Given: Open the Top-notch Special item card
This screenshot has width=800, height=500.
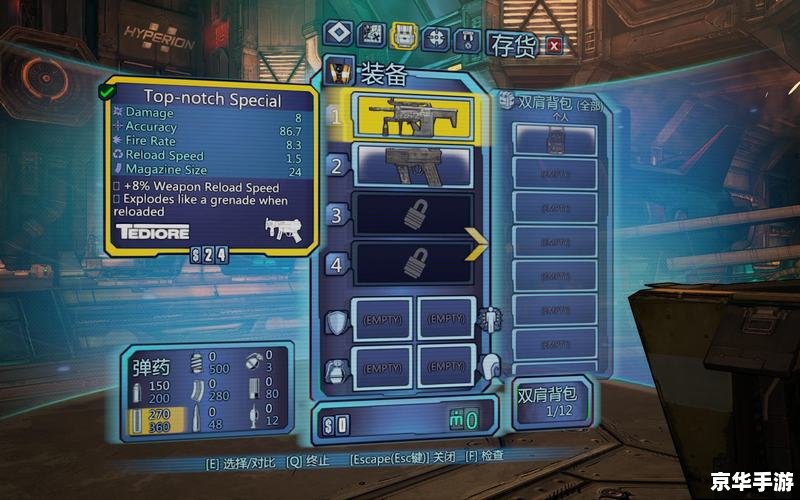Looking at the screenshot, I should 213,163.
